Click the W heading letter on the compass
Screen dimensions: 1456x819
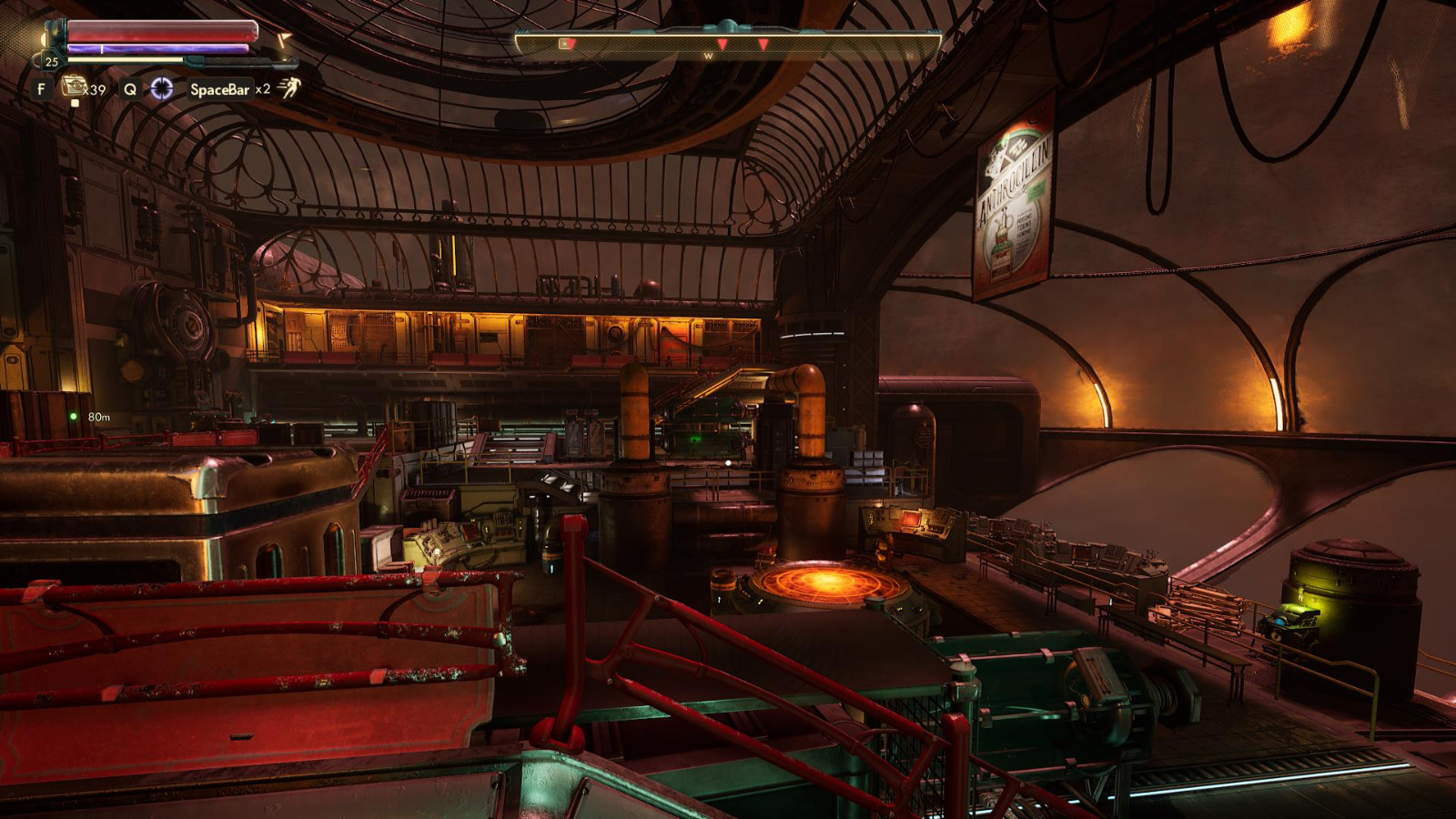coord(709,56)
